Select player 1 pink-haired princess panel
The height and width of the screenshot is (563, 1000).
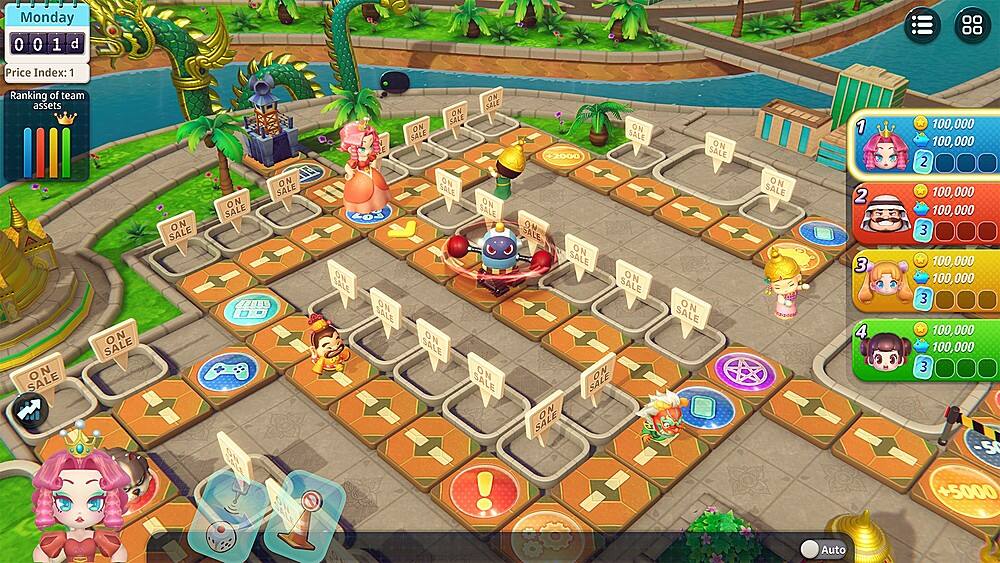(926, 146)
